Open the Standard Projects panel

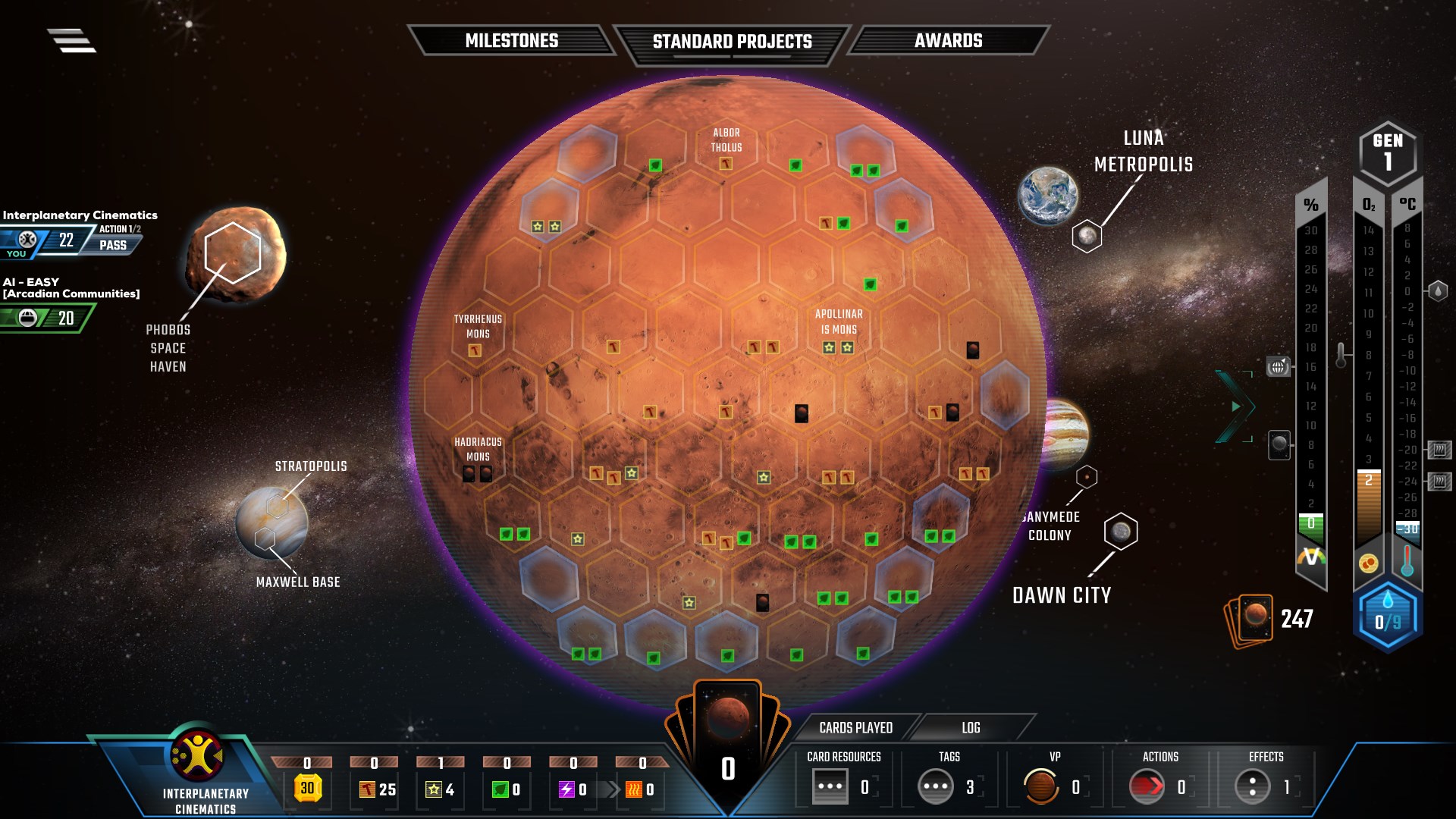pyautogui.click(x=732, y=42)
